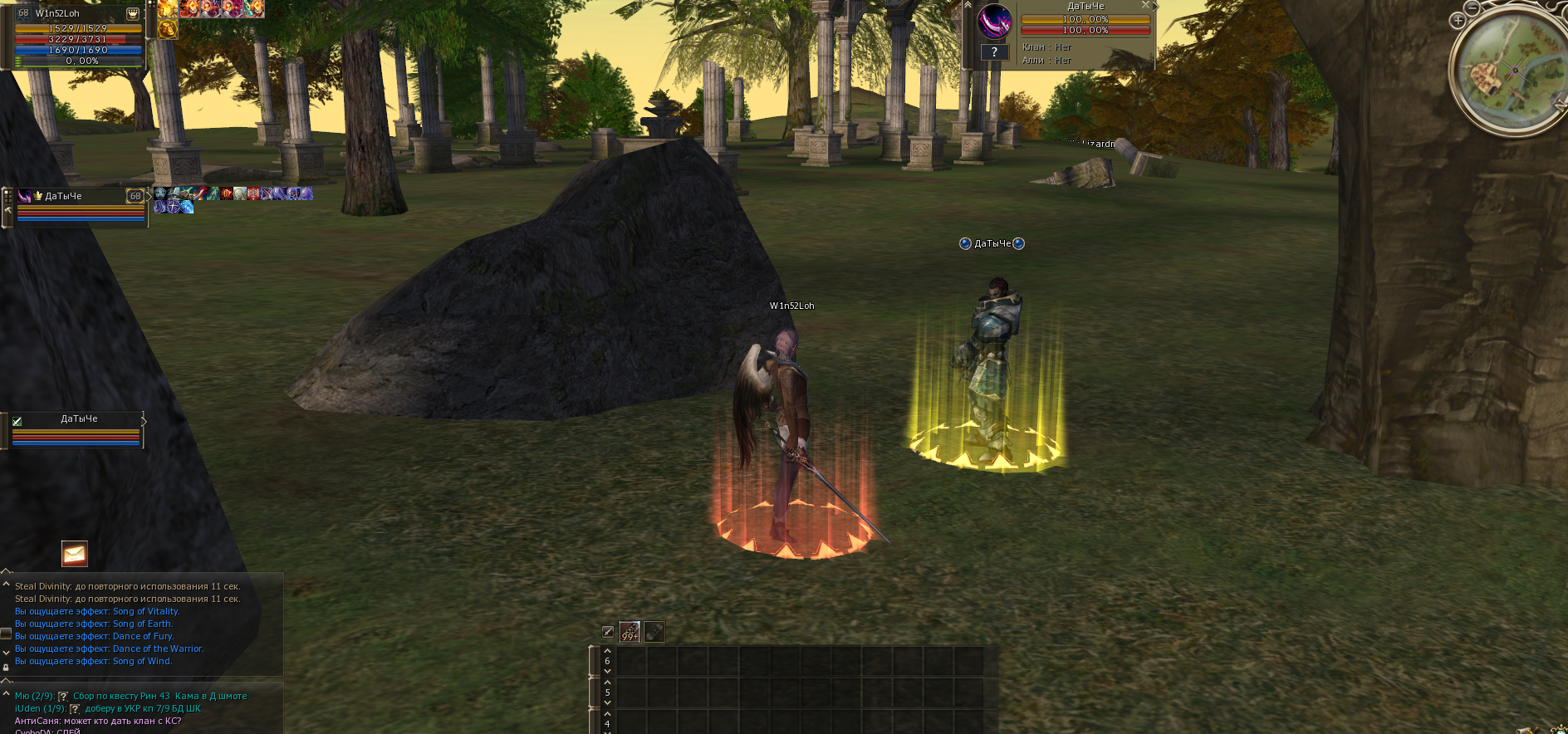Click the question mark button in target window
1568x734 pixels.
(994, 52)
